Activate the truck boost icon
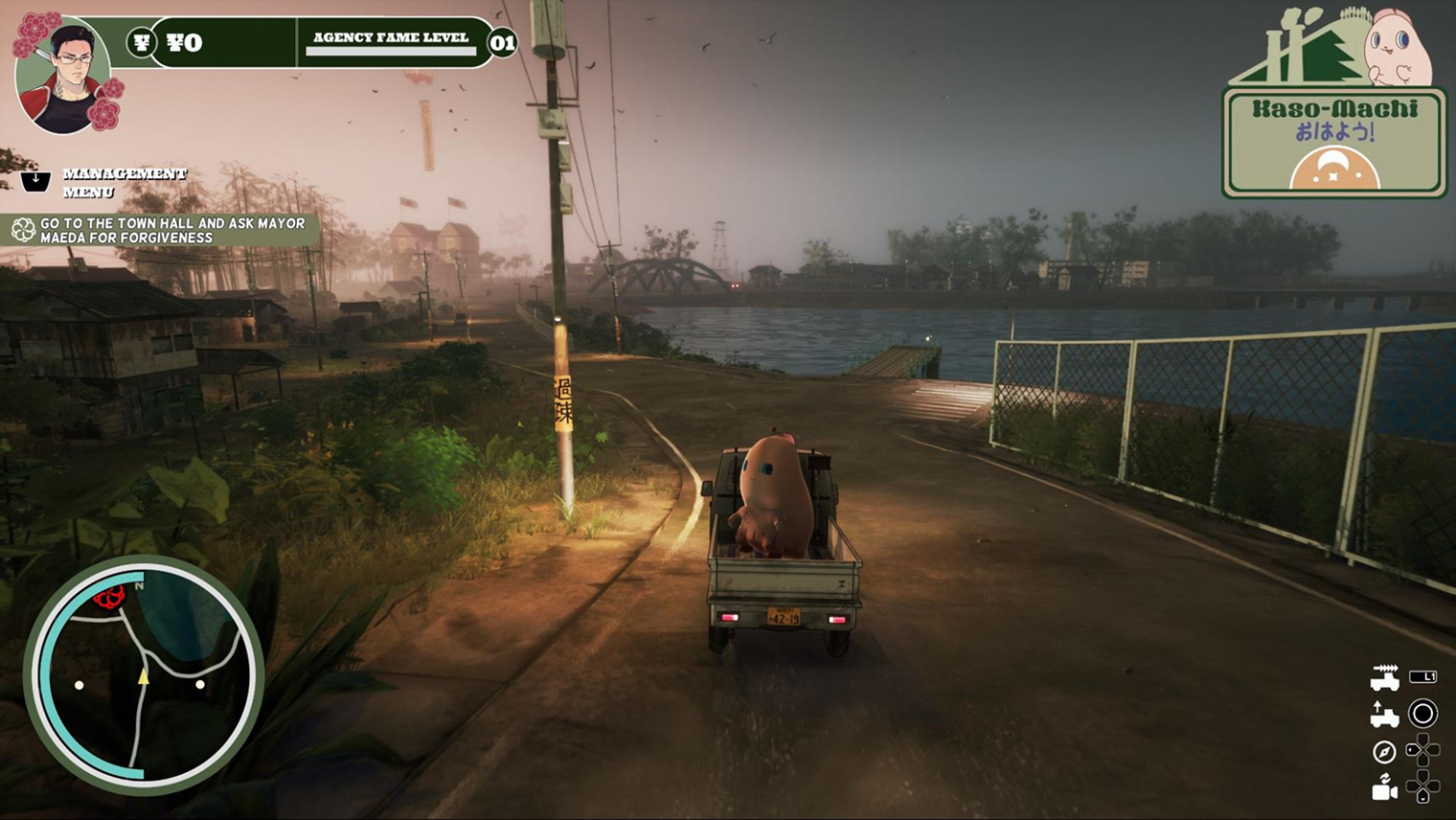The width and height of the screenshot is (1456, 820). coord(1384,677)
